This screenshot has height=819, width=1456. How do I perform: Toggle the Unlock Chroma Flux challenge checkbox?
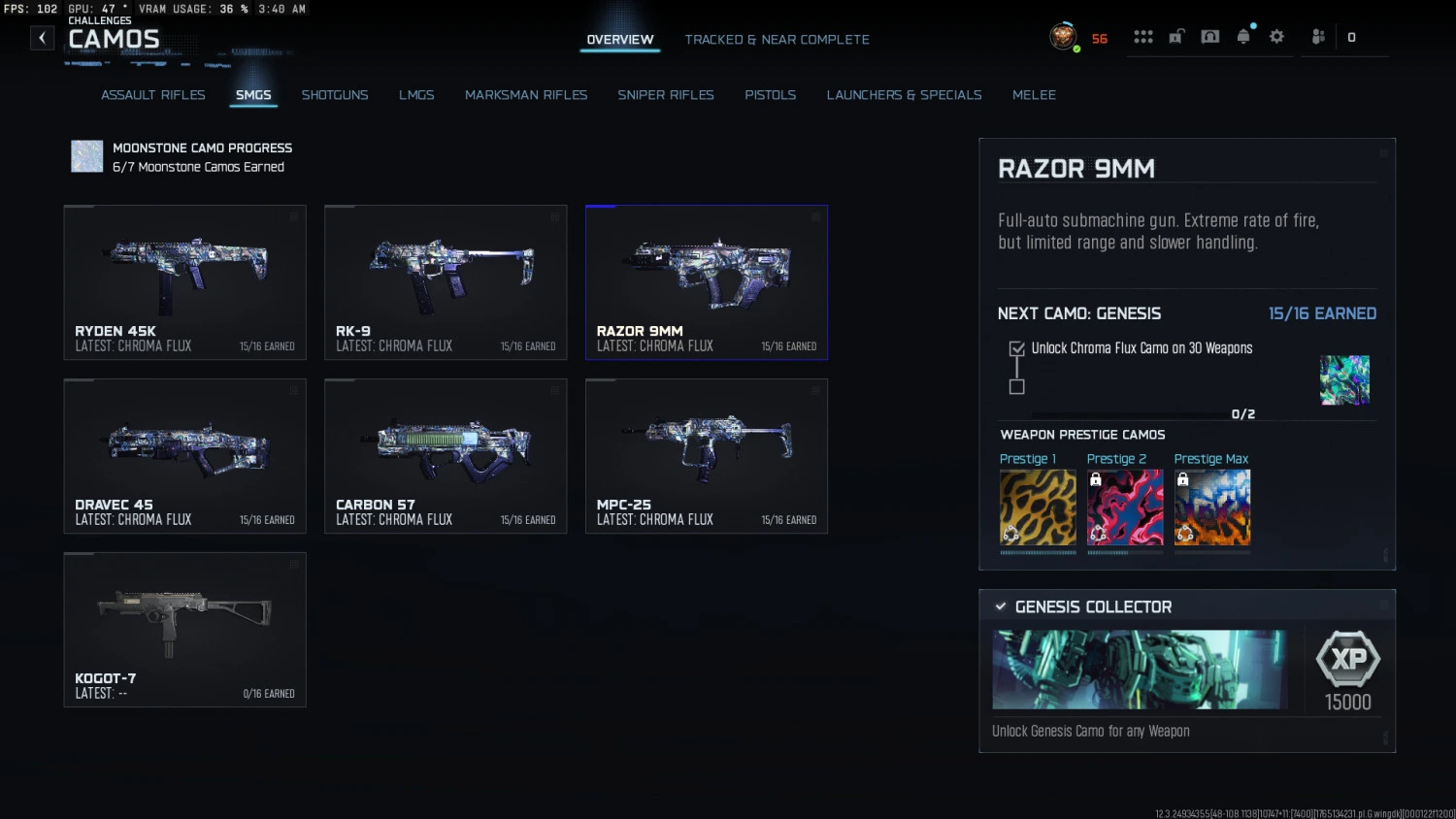(1016, 348)
